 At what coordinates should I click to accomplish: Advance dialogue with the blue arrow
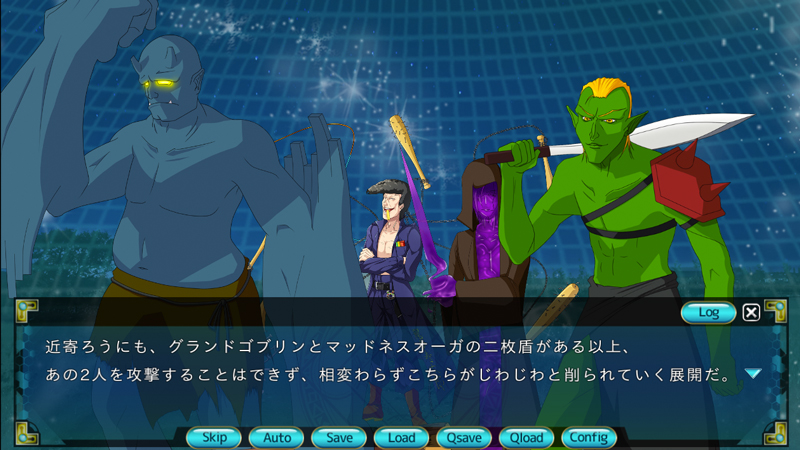pos(753,374)
